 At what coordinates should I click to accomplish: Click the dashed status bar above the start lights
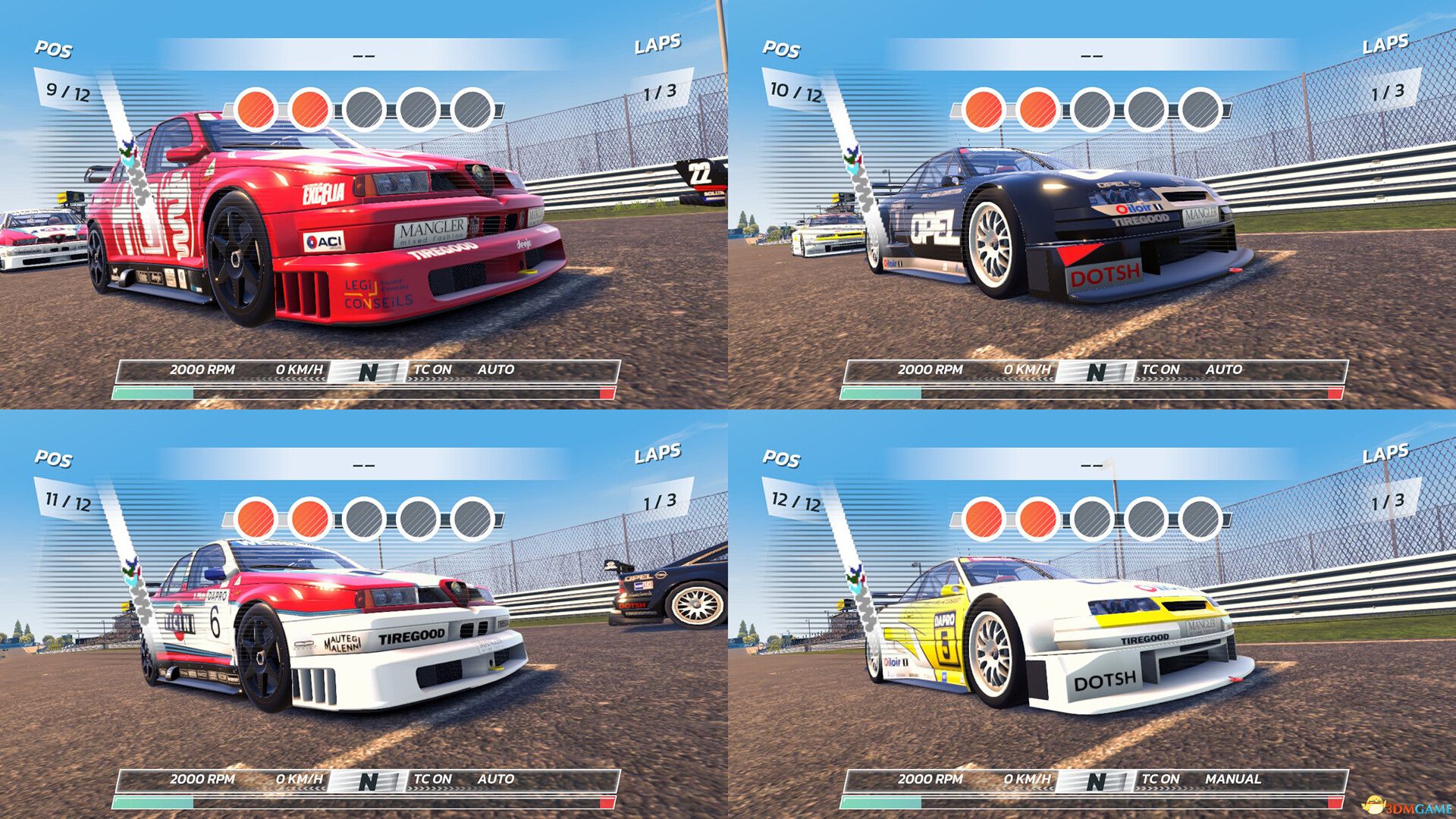[363, 56]
